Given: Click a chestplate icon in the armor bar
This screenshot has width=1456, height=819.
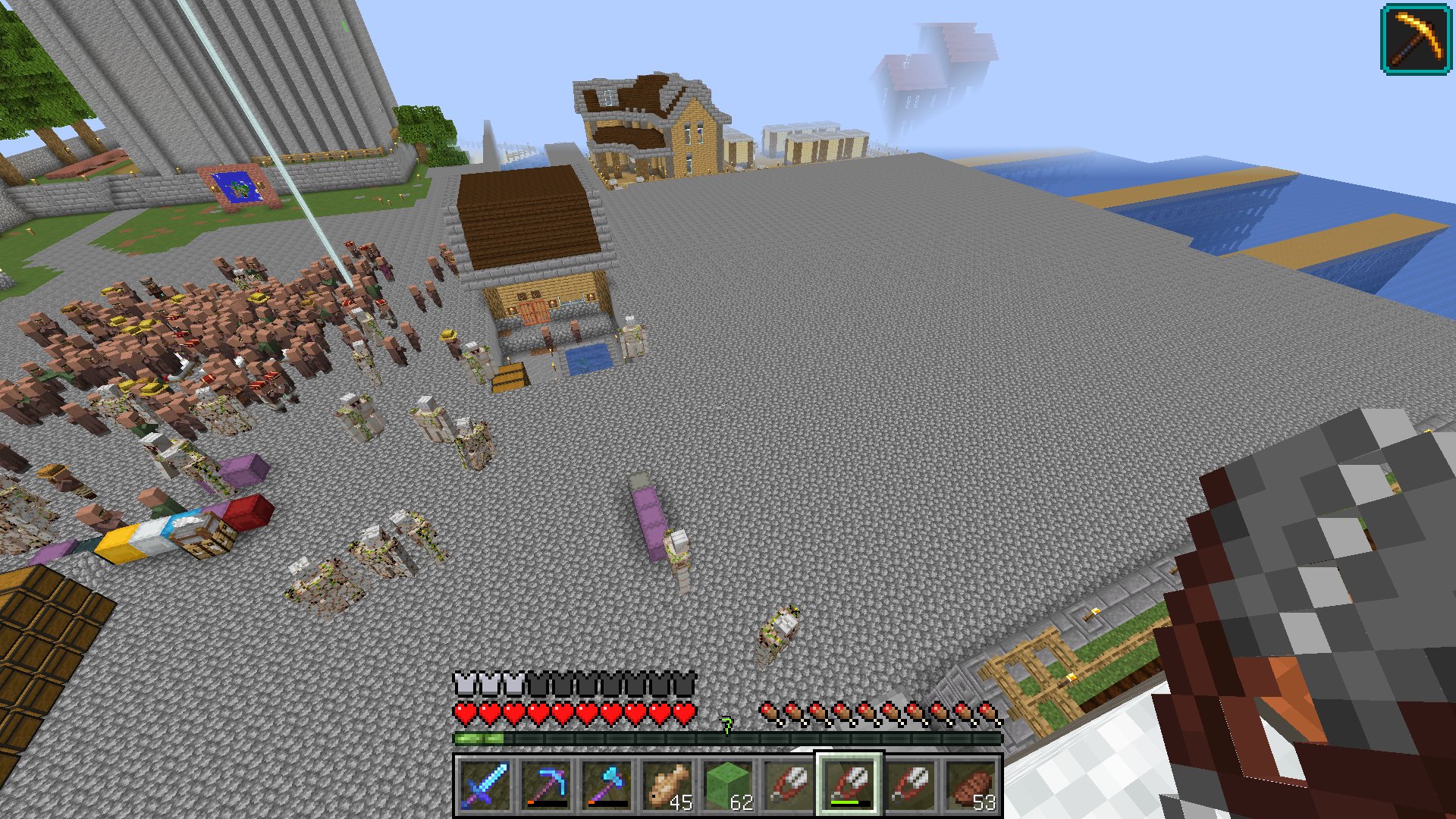Looking at the screenshot, I should click(466, 682).
